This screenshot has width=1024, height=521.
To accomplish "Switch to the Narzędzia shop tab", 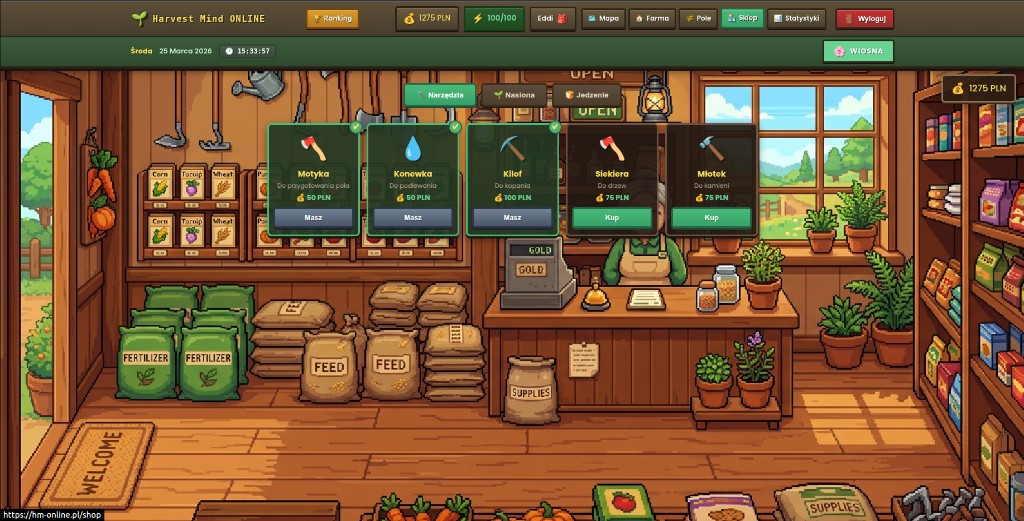I will [440, 95].
